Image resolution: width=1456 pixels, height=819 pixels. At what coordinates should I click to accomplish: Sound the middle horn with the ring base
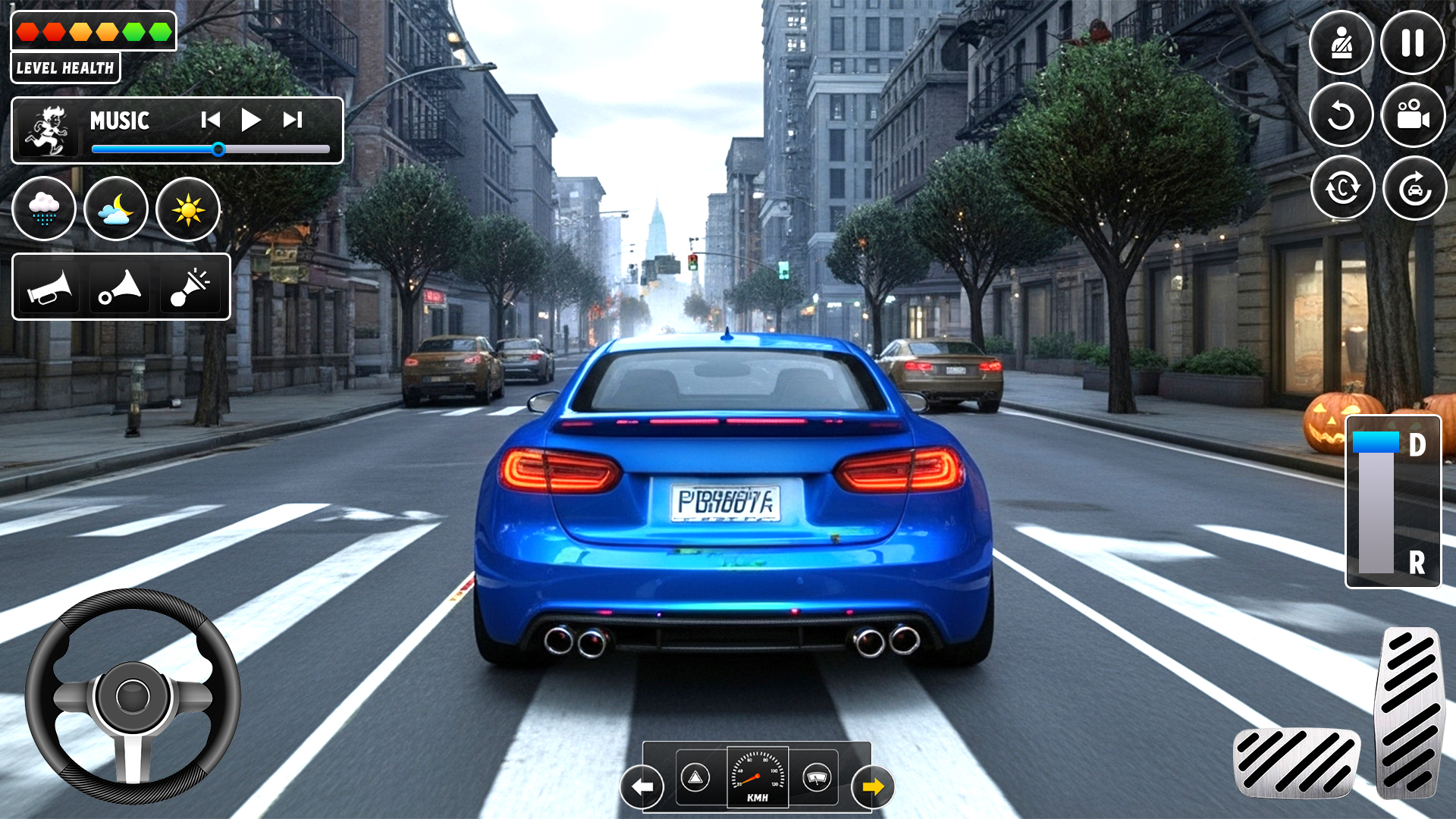pos(121,287)
